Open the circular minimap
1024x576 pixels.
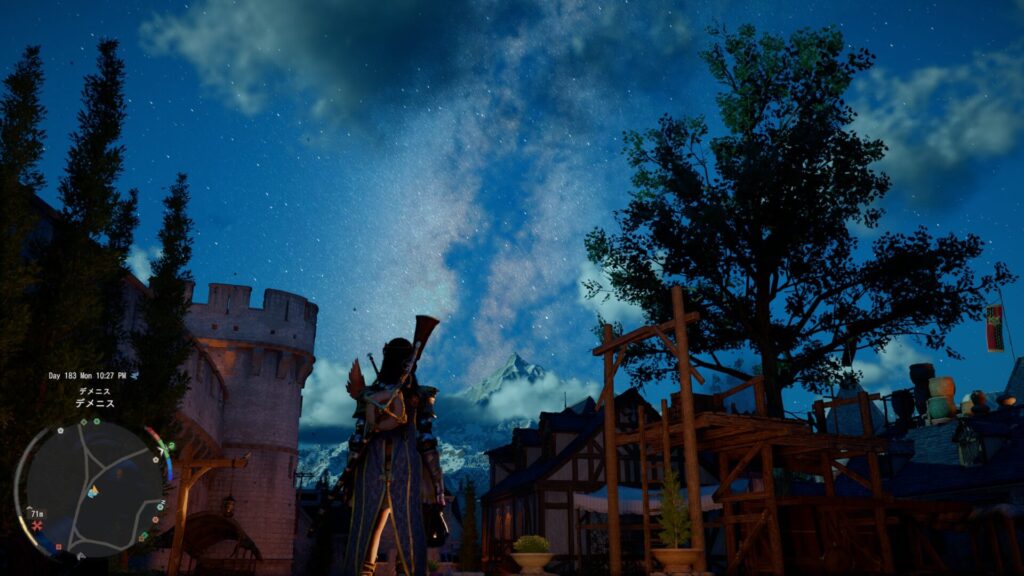click(90, 490)
